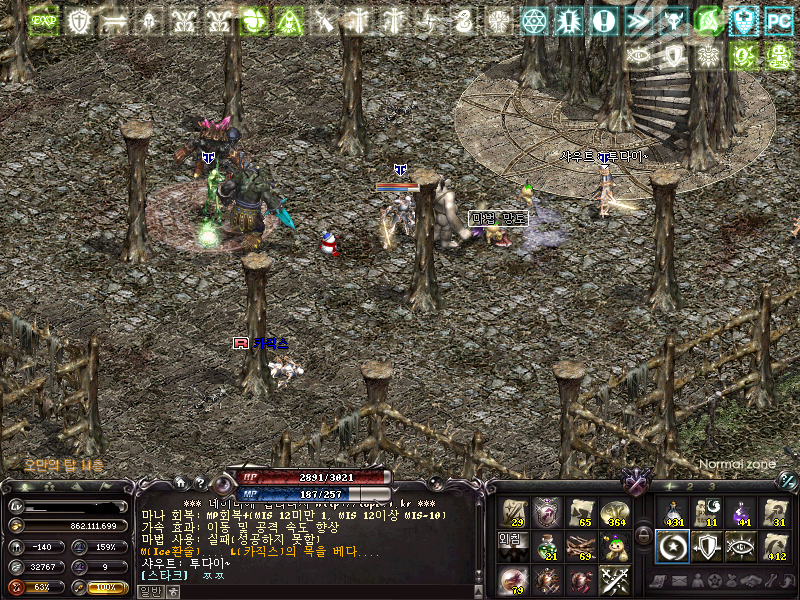Switch to hotbar page 2
The image size is (800, 600).
pyautogui.click(x=692, y=486)
